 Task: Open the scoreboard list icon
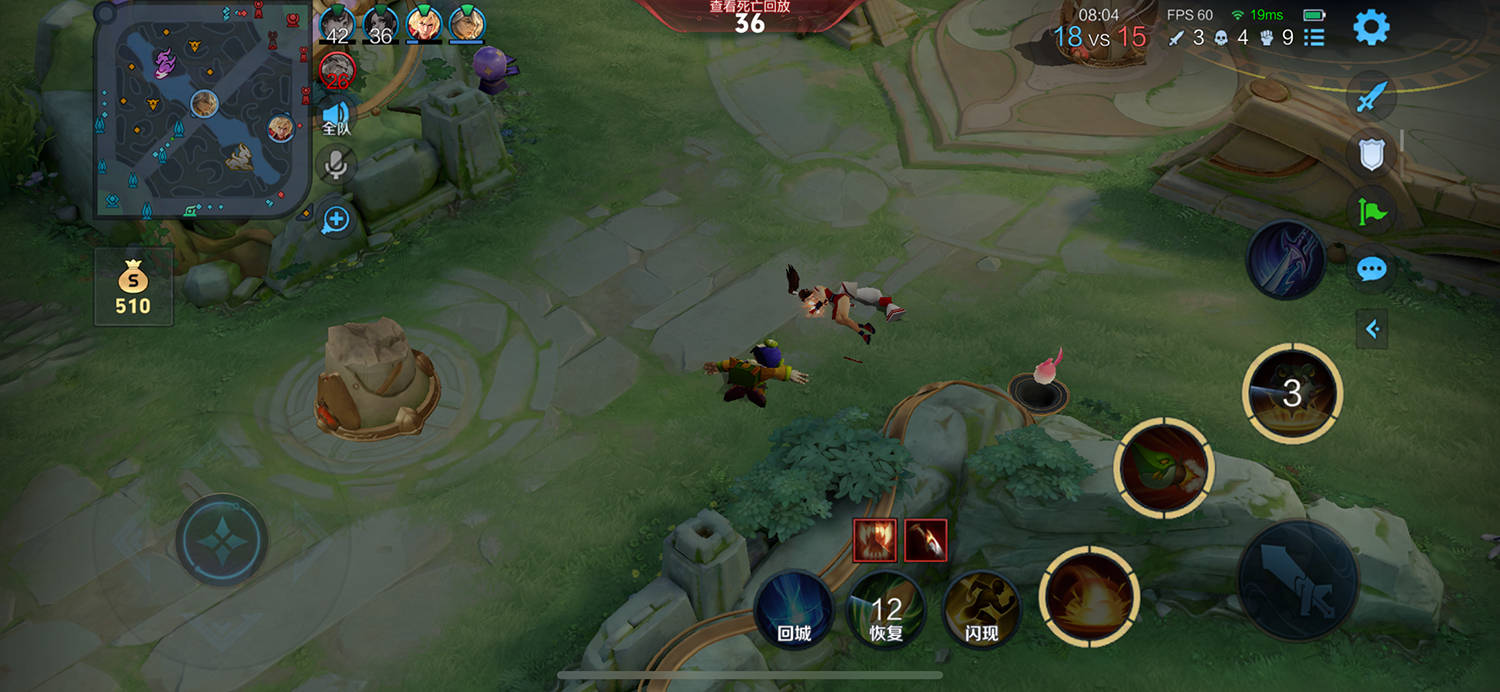coord(1315,38)
